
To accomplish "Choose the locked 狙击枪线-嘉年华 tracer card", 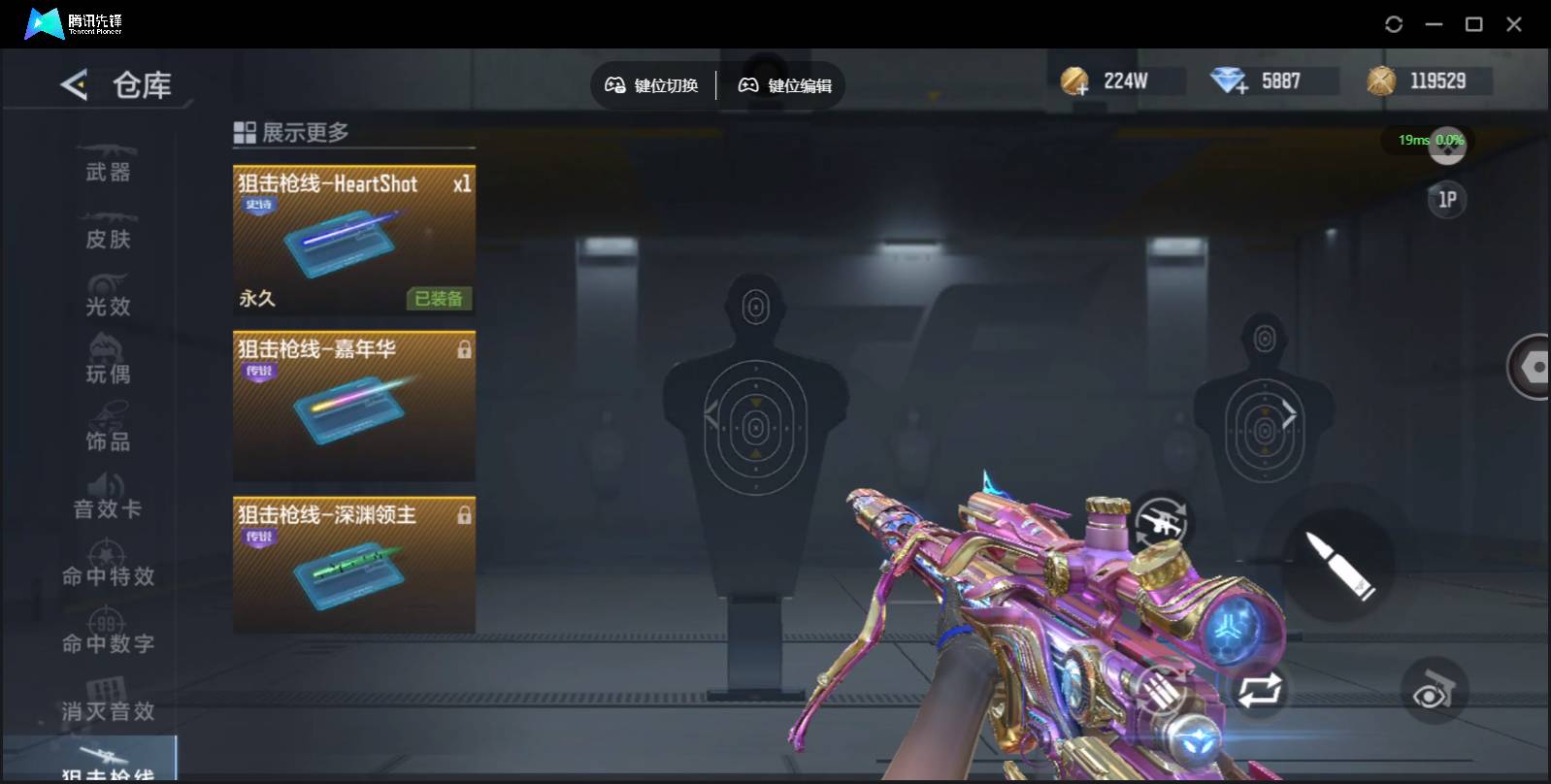I will point(353,406).
